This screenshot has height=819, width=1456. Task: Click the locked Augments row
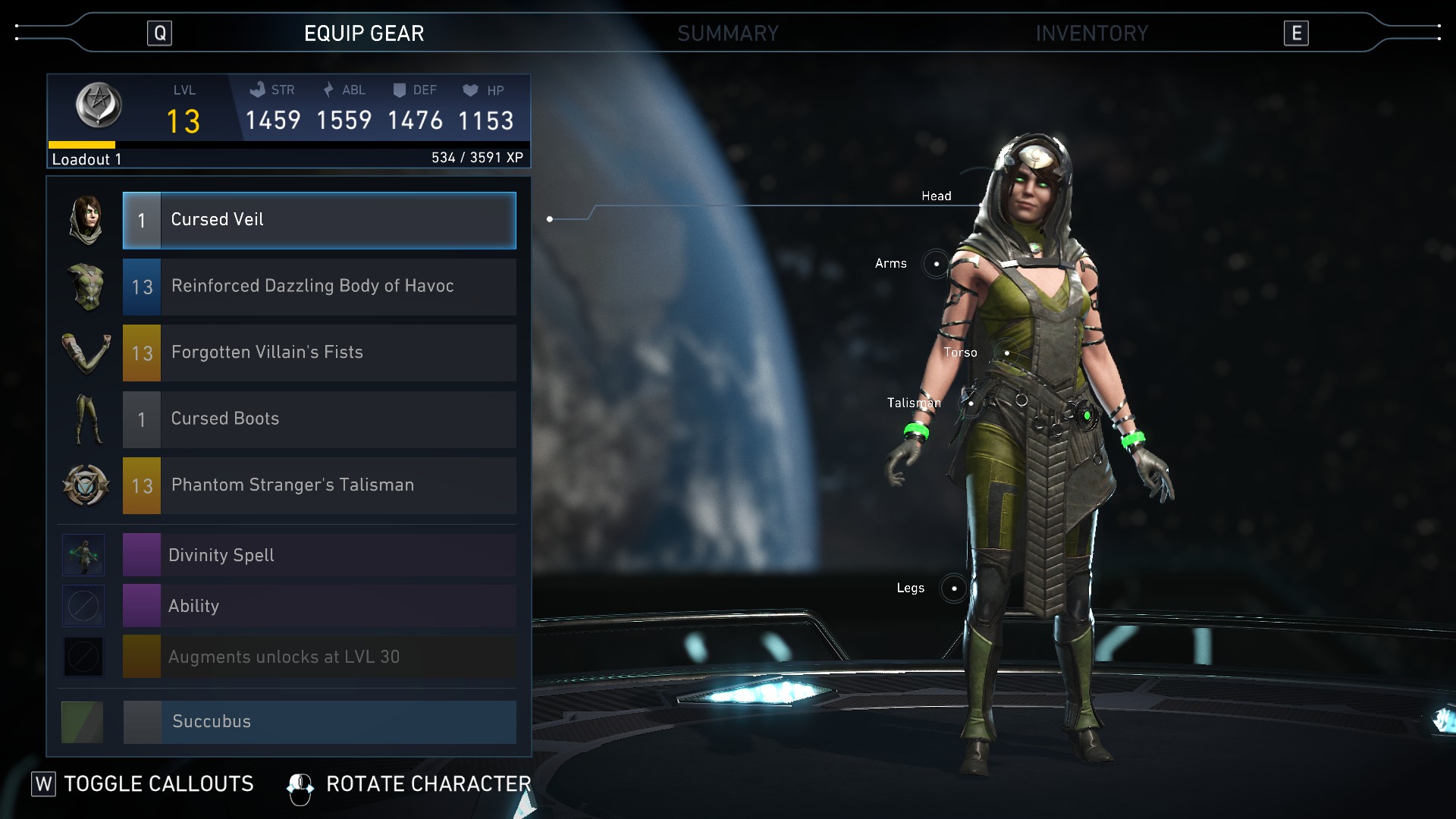[x=319, y=657]
